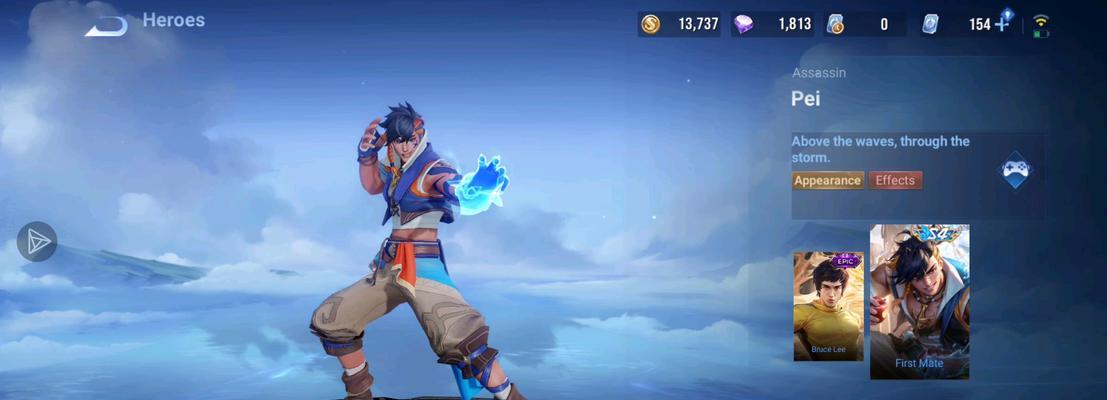Select the Bruce Lee epic skin

coord(828,305)
